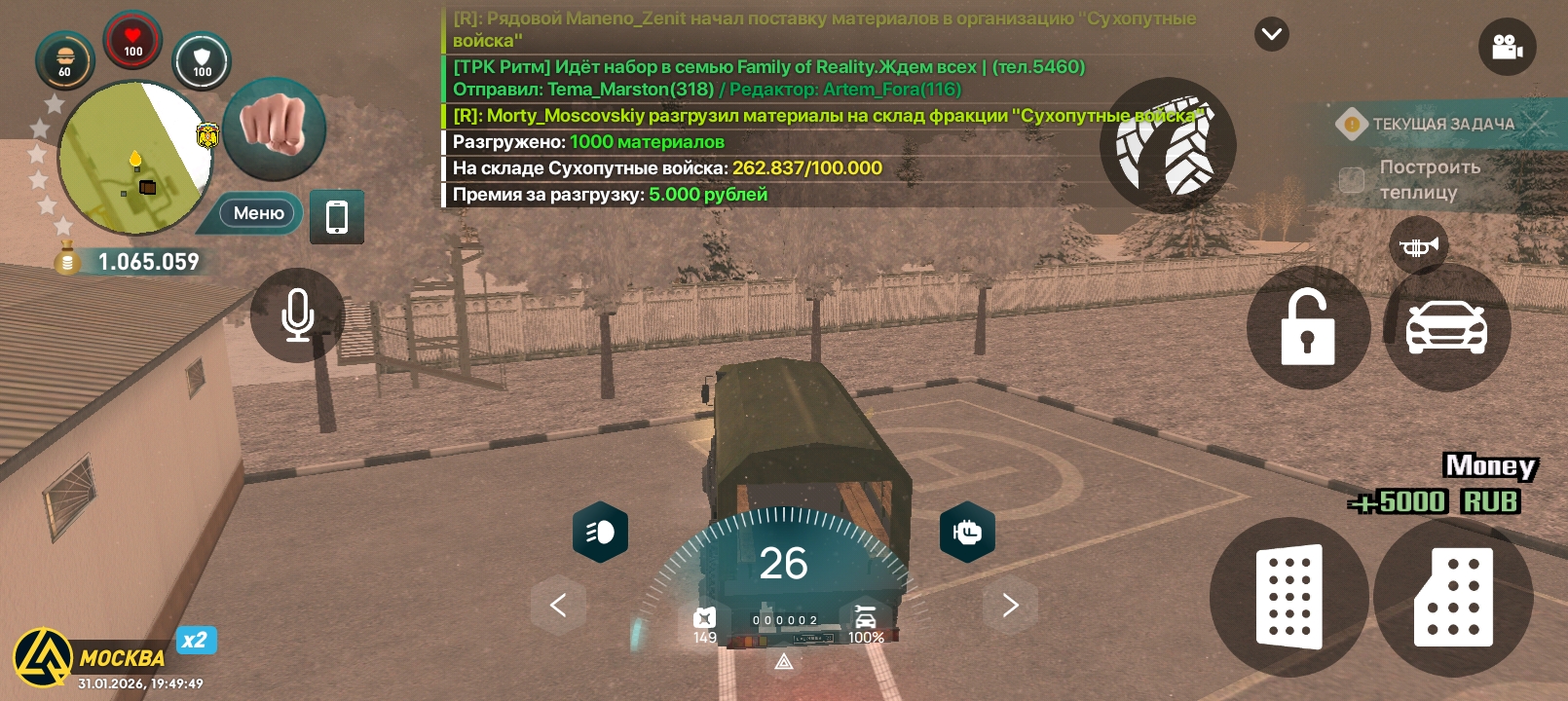
Task: Unlock the vehicle with the padlock button
Action: tap(1307, 328)
